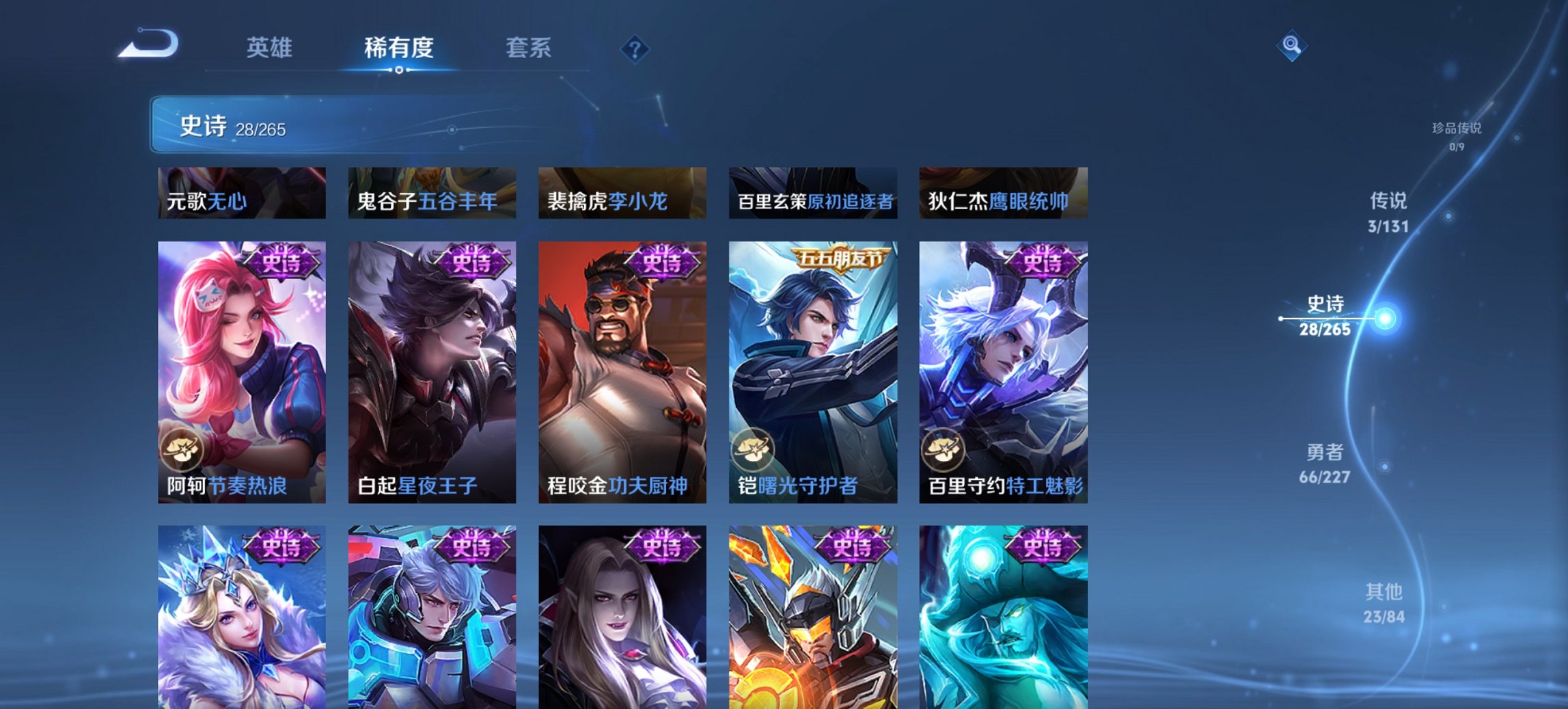This screenshot has height=709, width=1568.
Task: Switch to the 套系 tab
Action: coord(529,49)
